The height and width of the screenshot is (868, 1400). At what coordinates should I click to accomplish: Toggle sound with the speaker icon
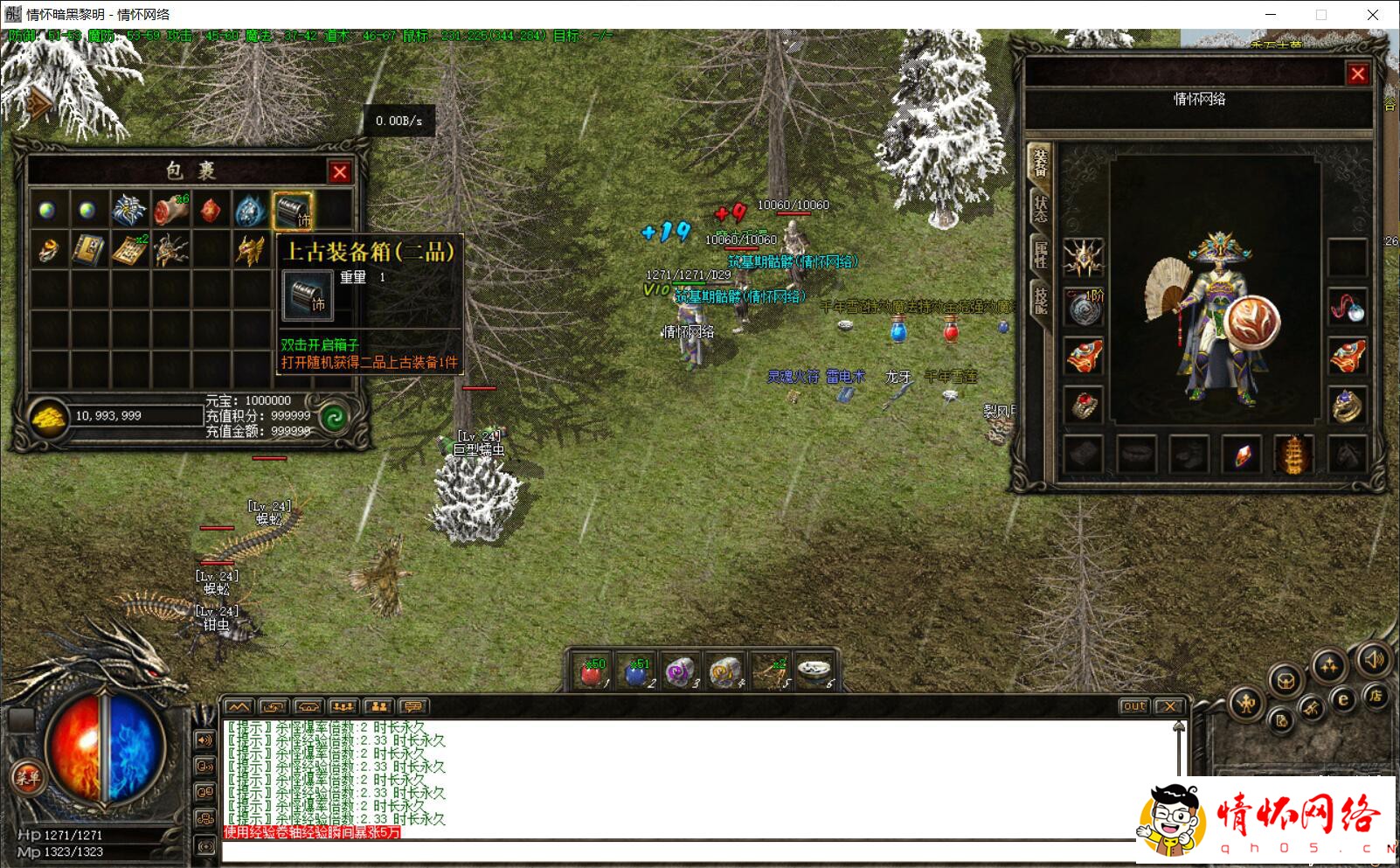pos(1375,658)
